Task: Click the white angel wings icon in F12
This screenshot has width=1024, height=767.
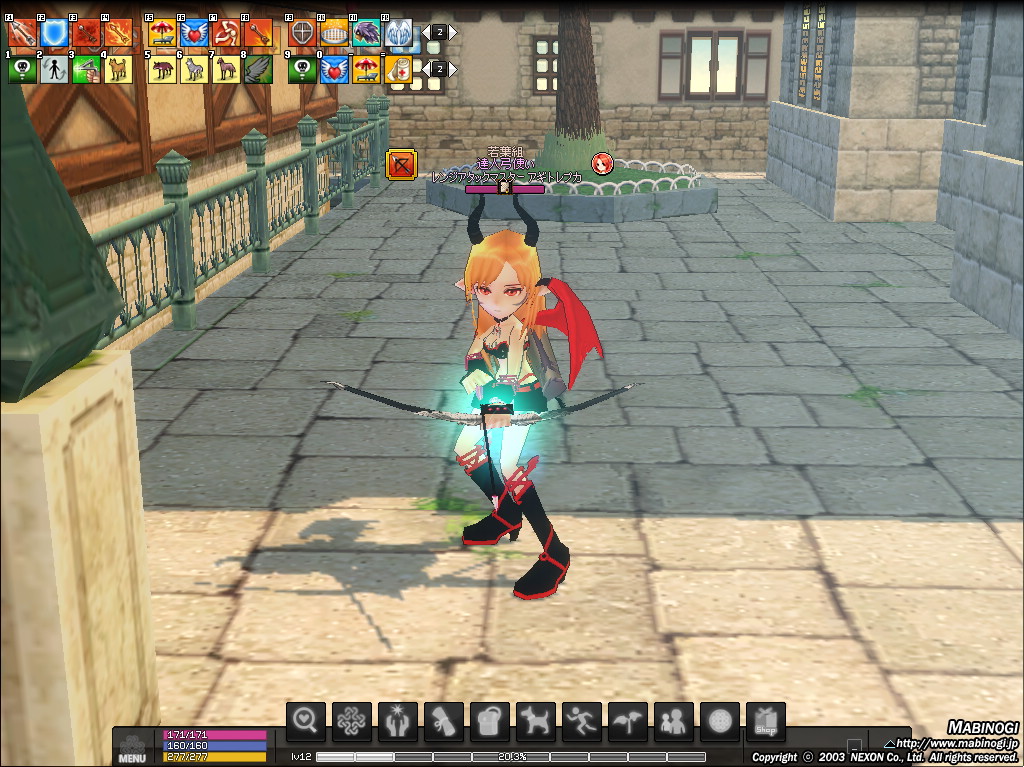Action: (x=398, y=33)
